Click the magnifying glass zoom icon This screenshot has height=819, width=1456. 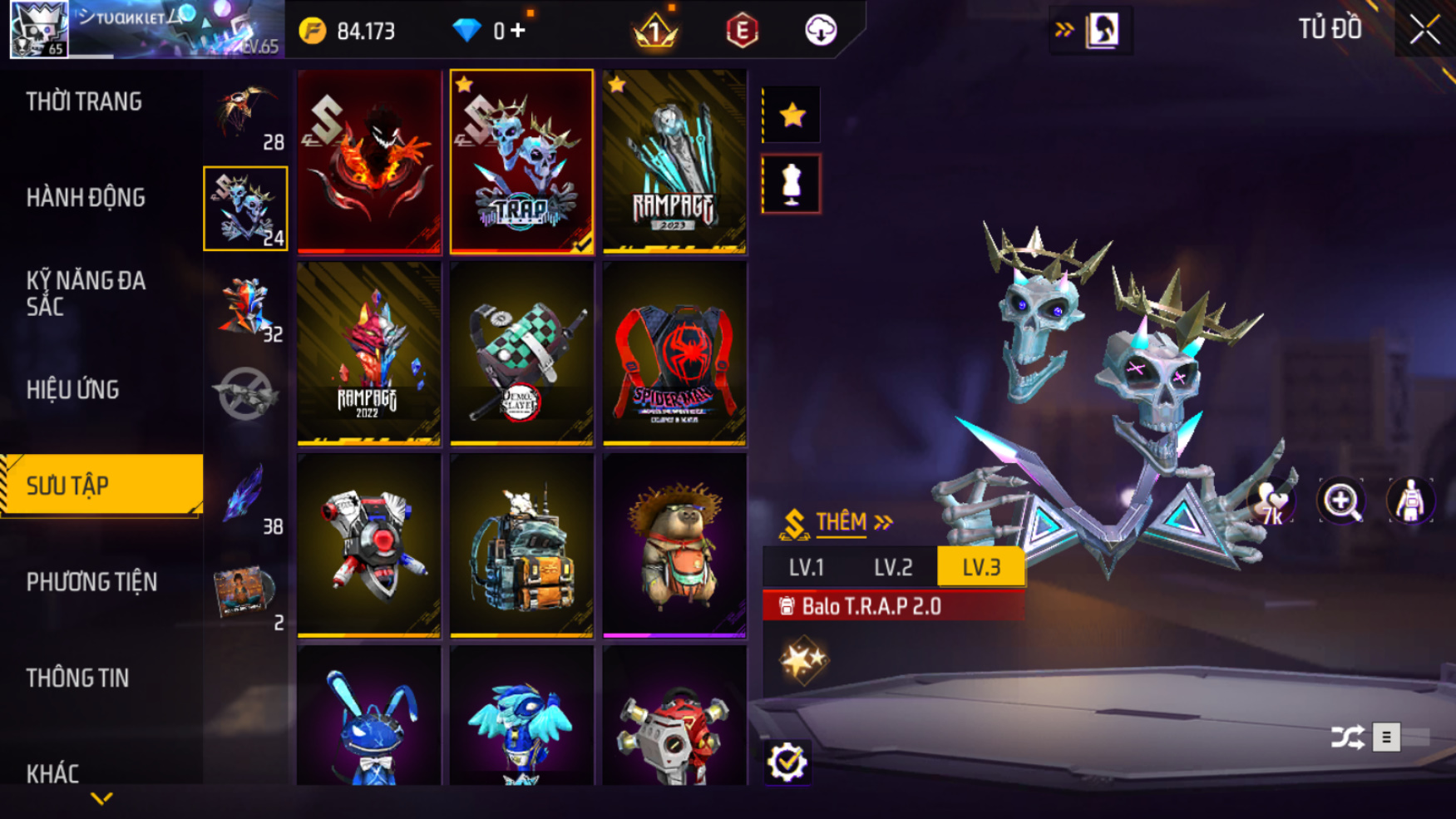click(x=1340, y=501)
